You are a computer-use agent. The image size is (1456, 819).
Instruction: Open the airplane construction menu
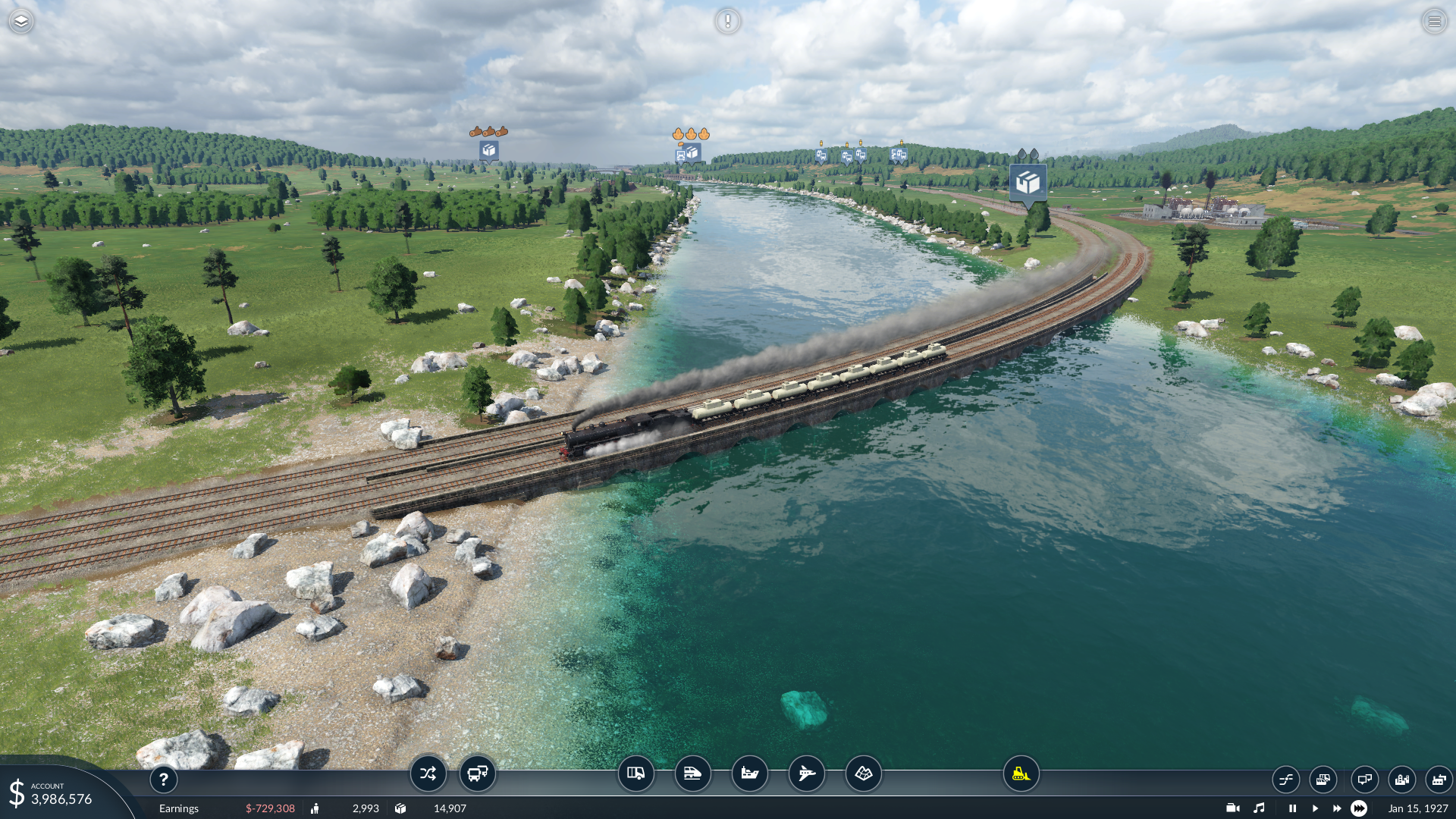click(x=806, y=773)
